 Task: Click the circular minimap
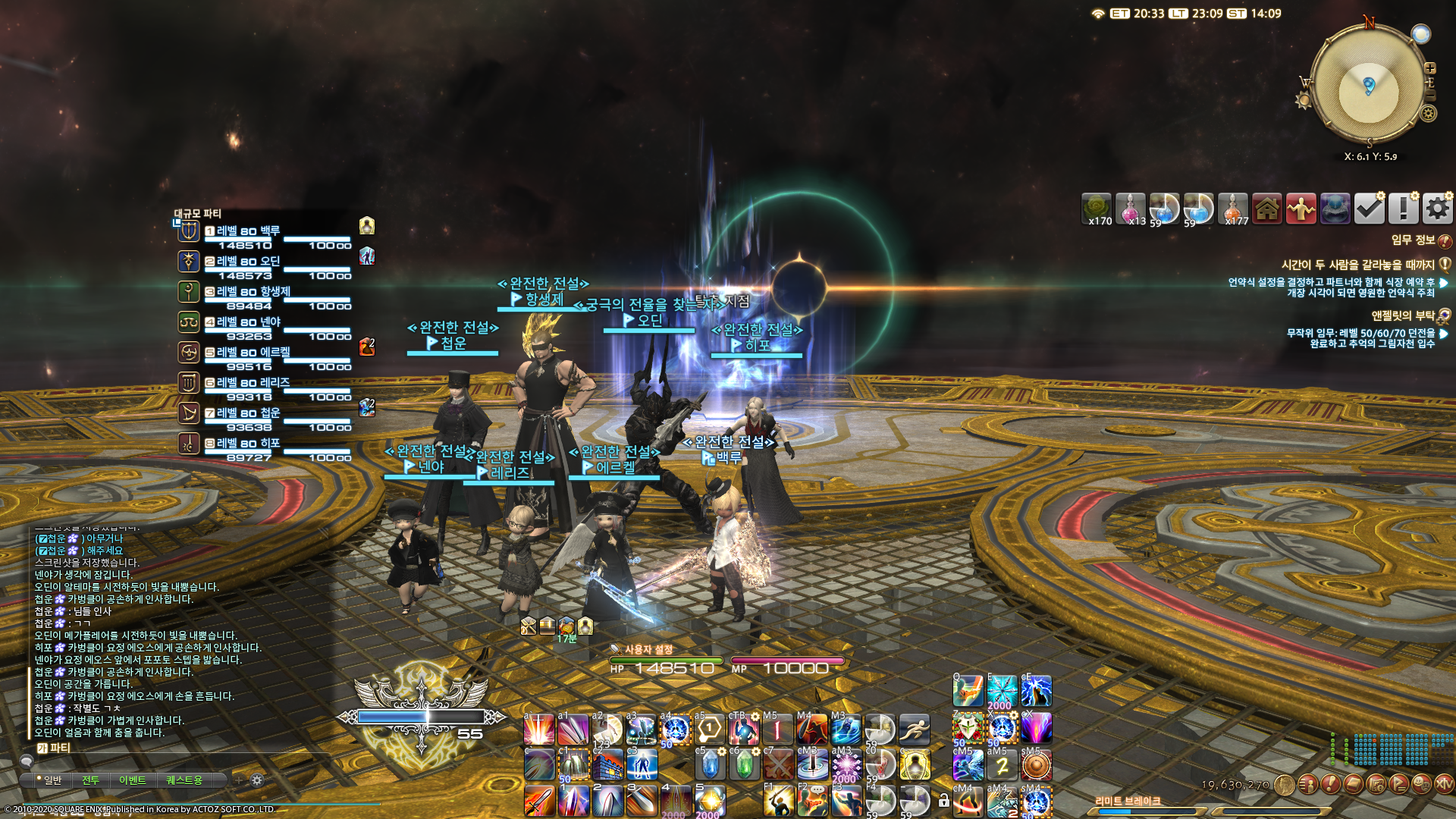1368,88
